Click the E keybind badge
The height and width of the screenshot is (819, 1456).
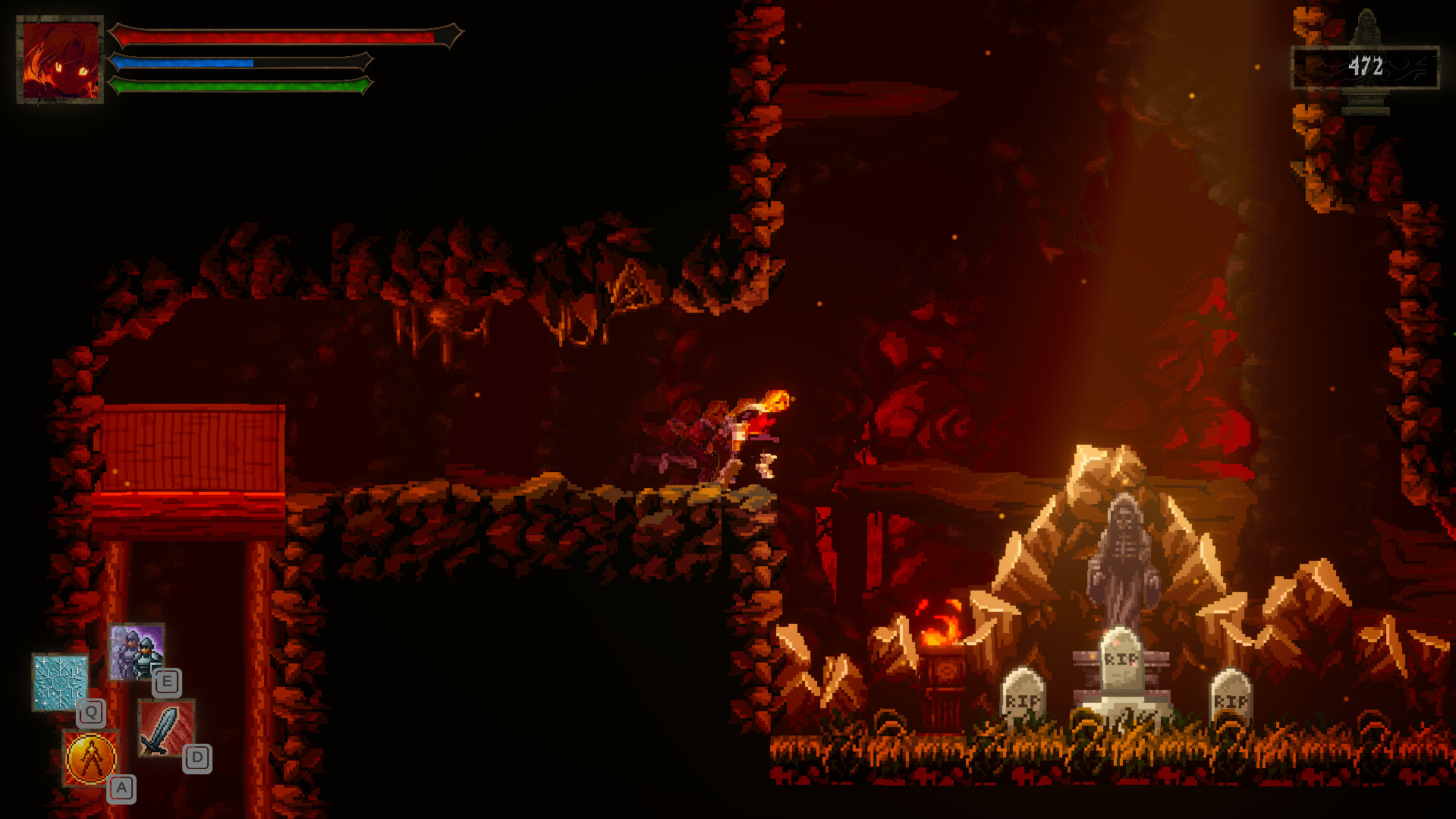(x=168, y=683)
